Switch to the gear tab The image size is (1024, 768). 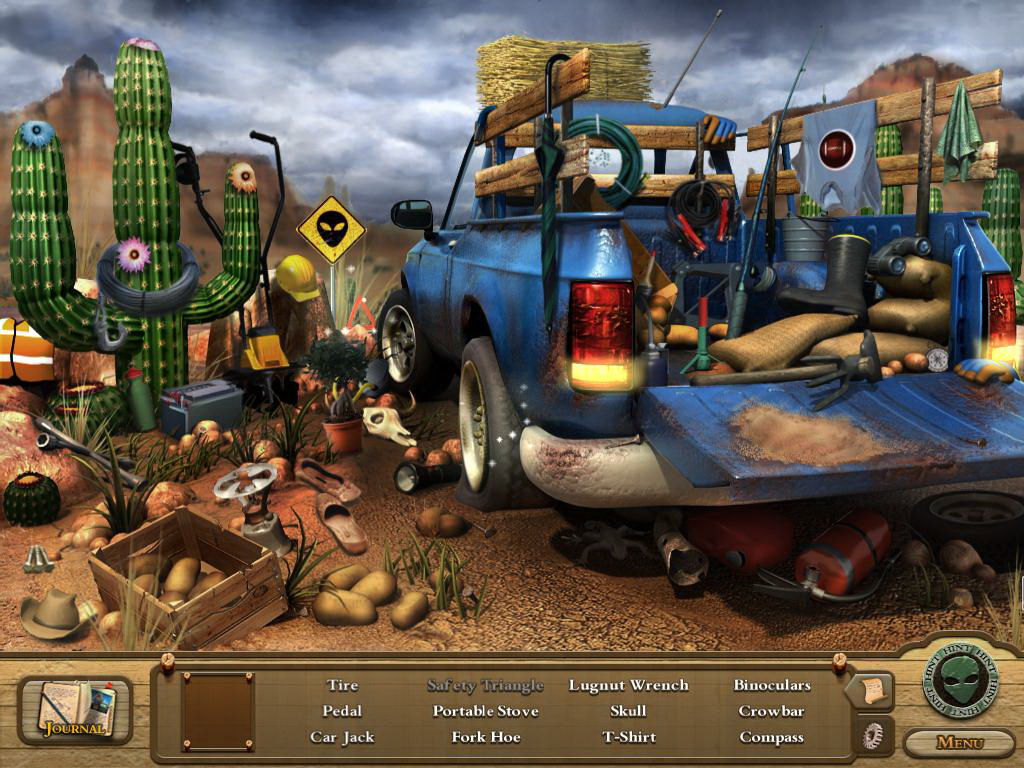(x=871, y=736)
